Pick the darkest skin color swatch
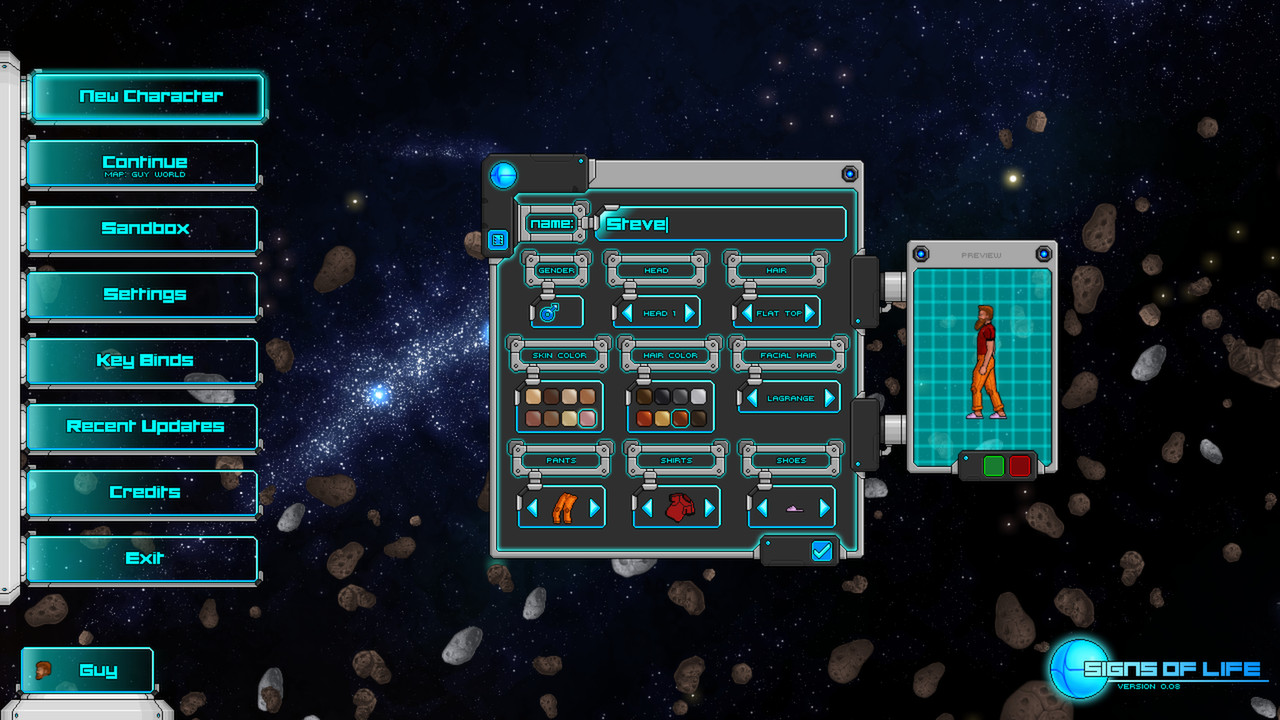1280x720 pixels. [x=551, y=396]
